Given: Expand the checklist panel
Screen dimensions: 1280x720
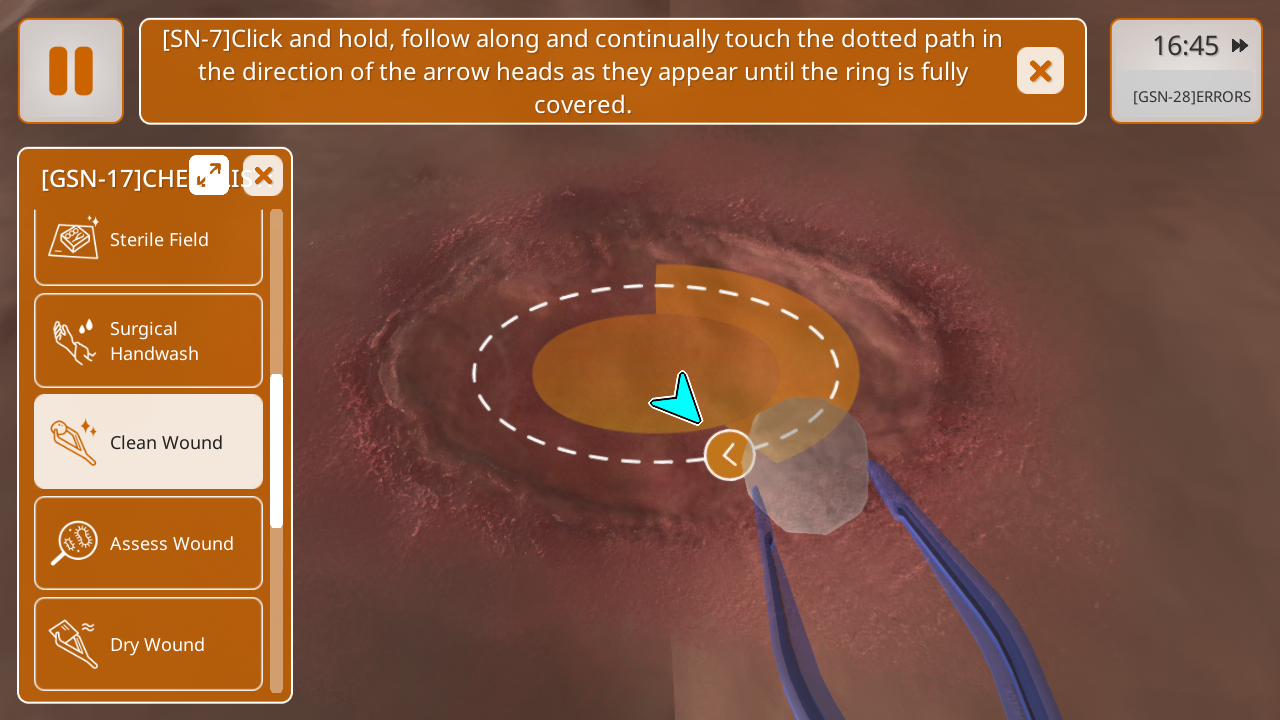Looking at the screenshot, I should [209, 175].
